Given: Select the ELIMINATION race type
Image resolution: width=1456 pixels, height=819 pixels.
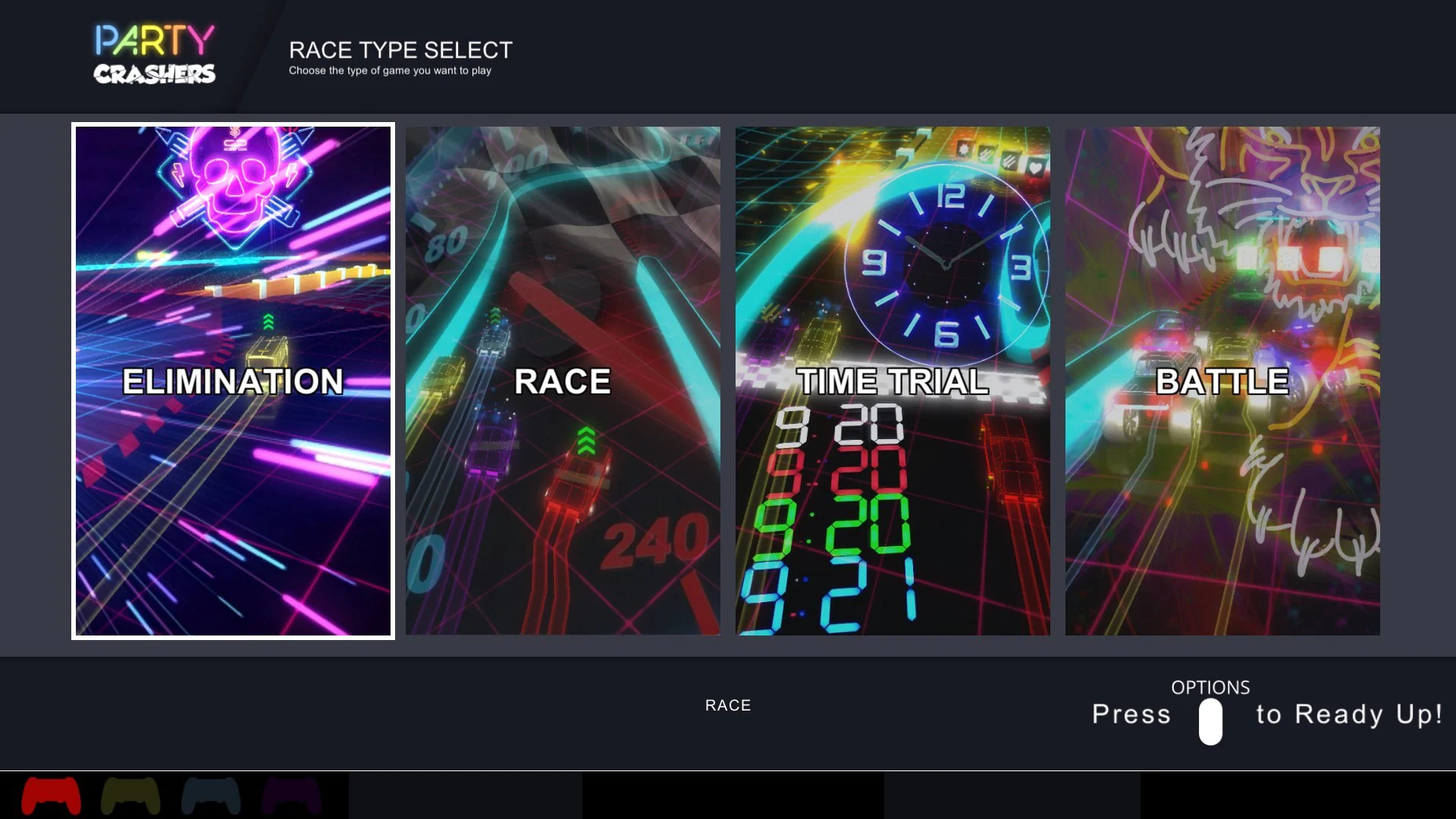Looking at the screenshot, I should 233,381.
